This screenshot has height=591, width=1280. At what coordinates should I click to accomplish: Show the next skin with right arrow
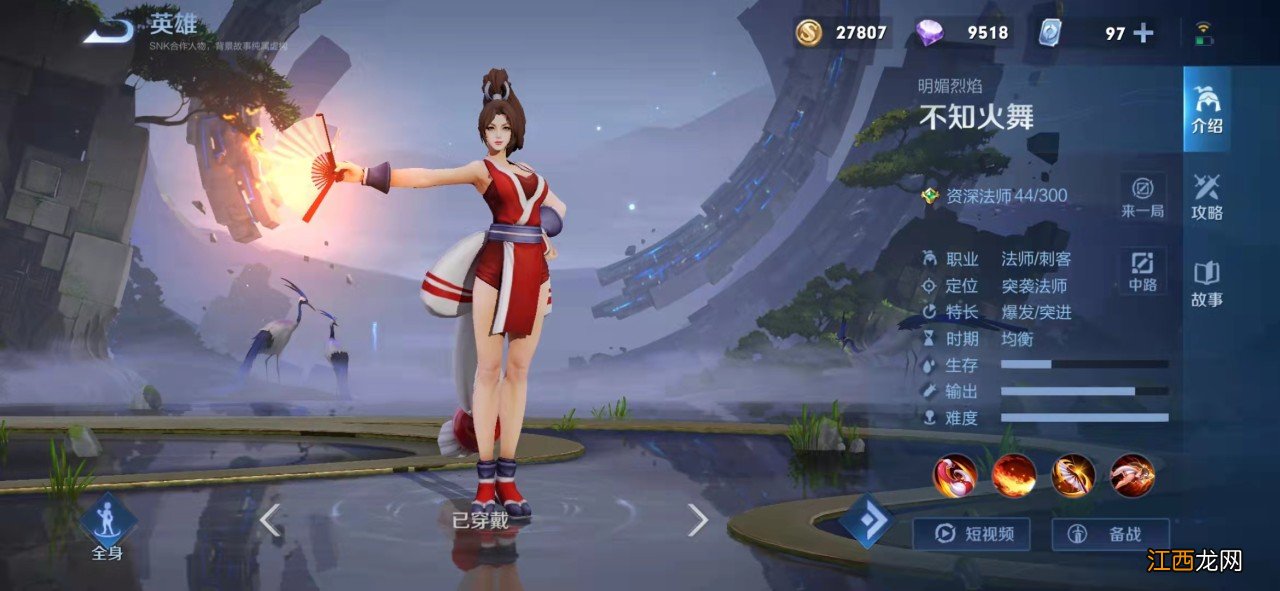pos(697,519)
